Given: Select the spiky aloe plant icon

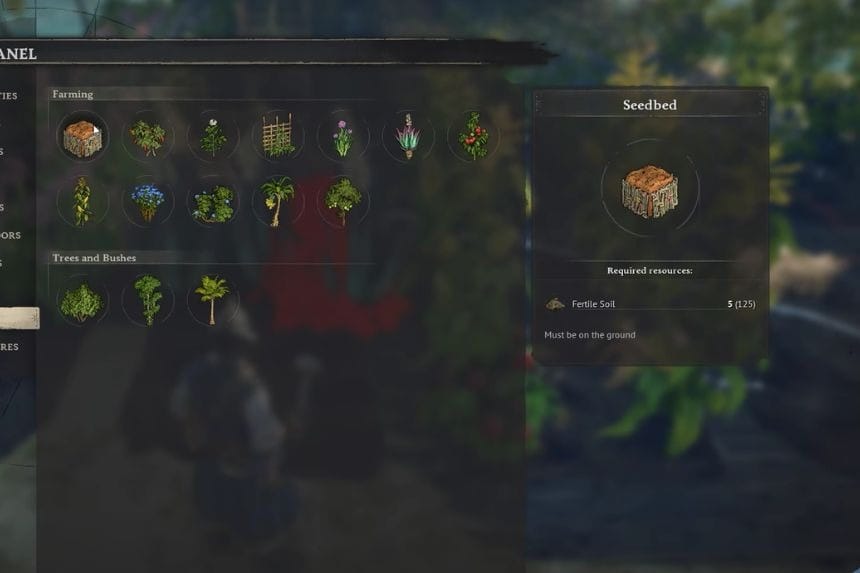Looking at the screenshot, I should (408, 137).
